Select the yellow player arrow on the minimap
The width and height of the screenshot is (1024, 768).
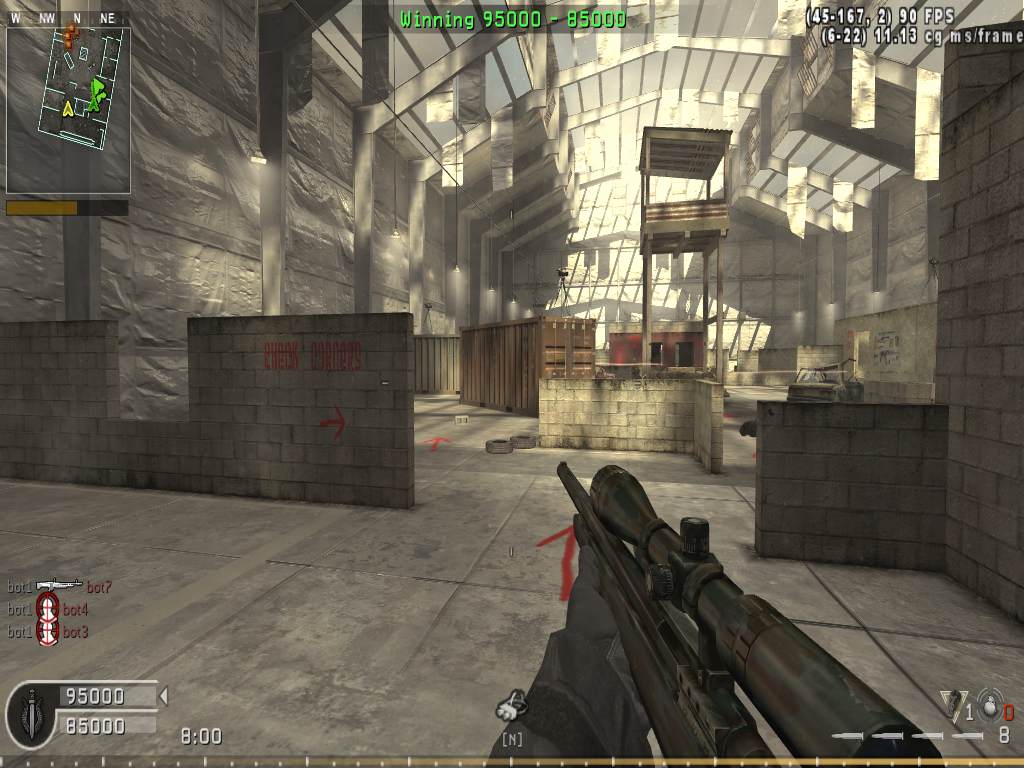[x=68, y=108]
